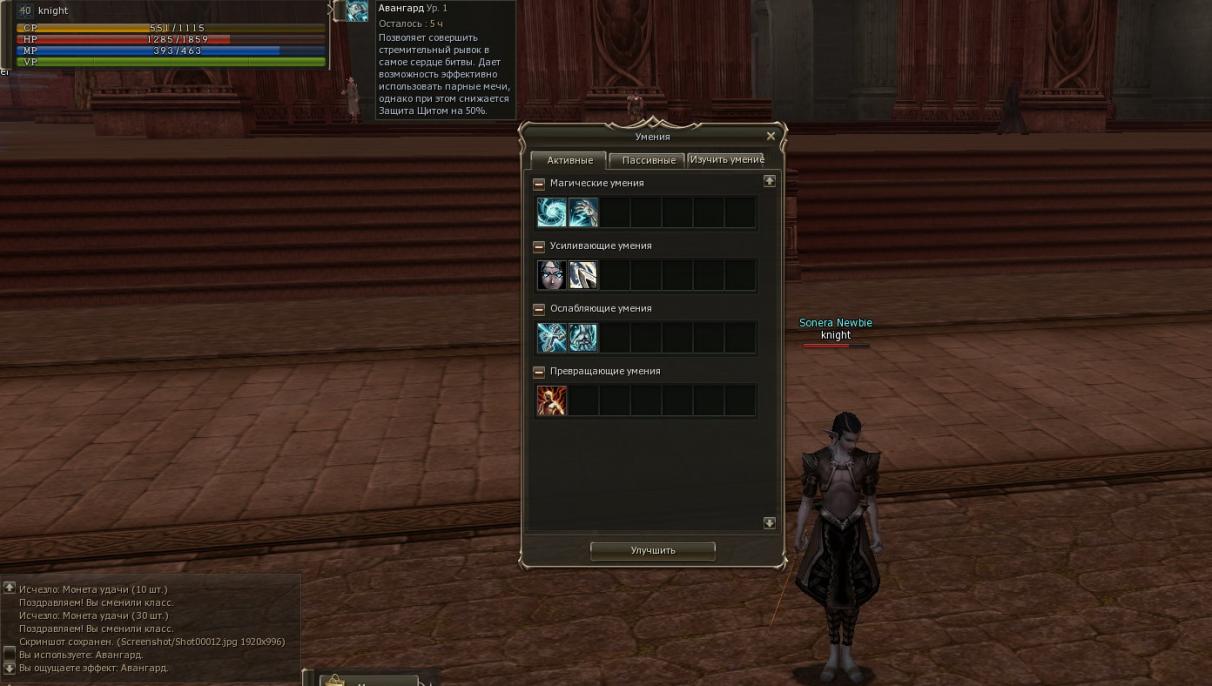The height and width of the screenshot is (686, 1212).
Task: Click the skill list scroll-up arrow
Action: click(x=769, y=181)
